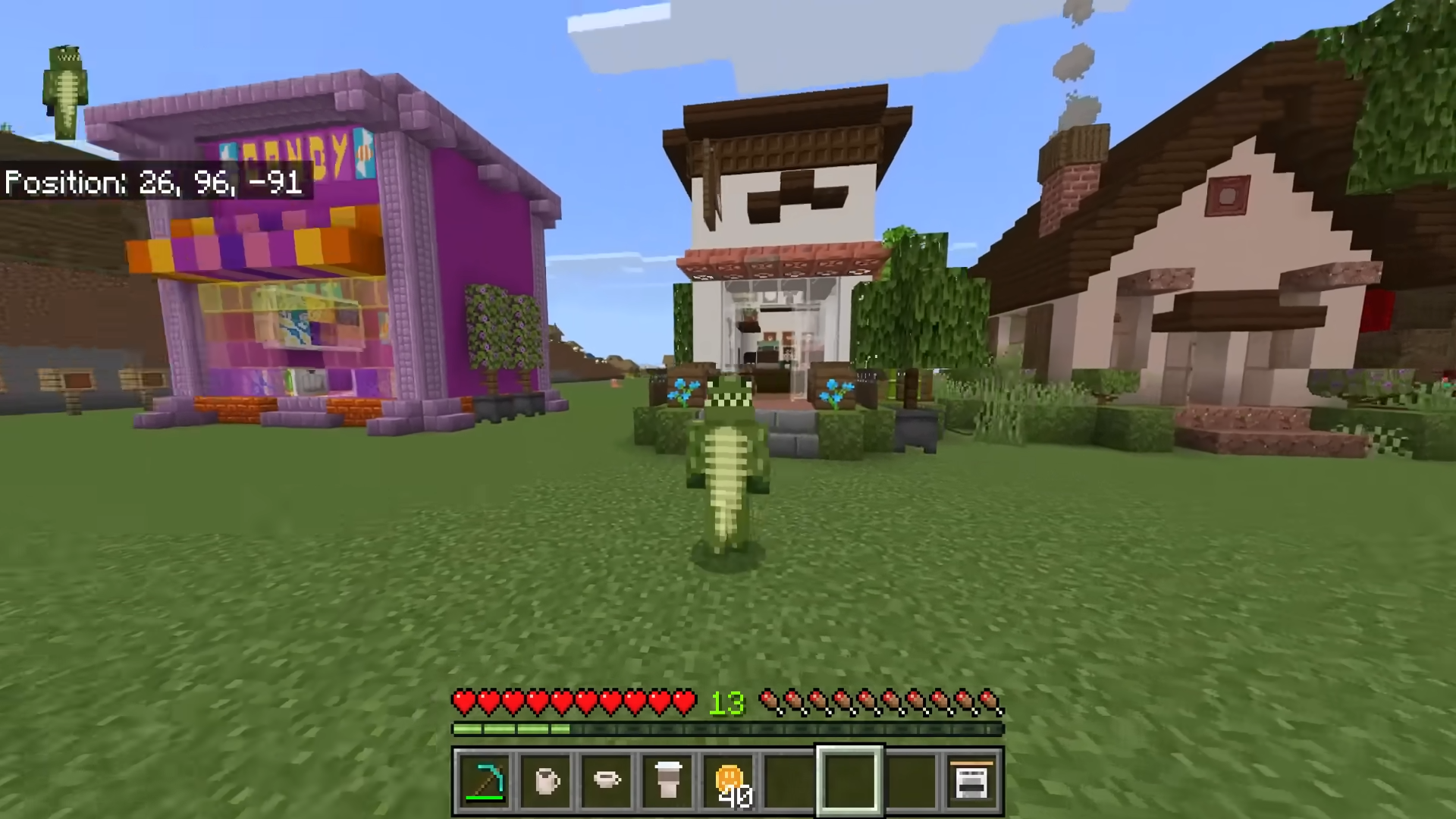Click the experience level number 13
This screenshot has width=1456, height=819.
click(x=725, y=703)
